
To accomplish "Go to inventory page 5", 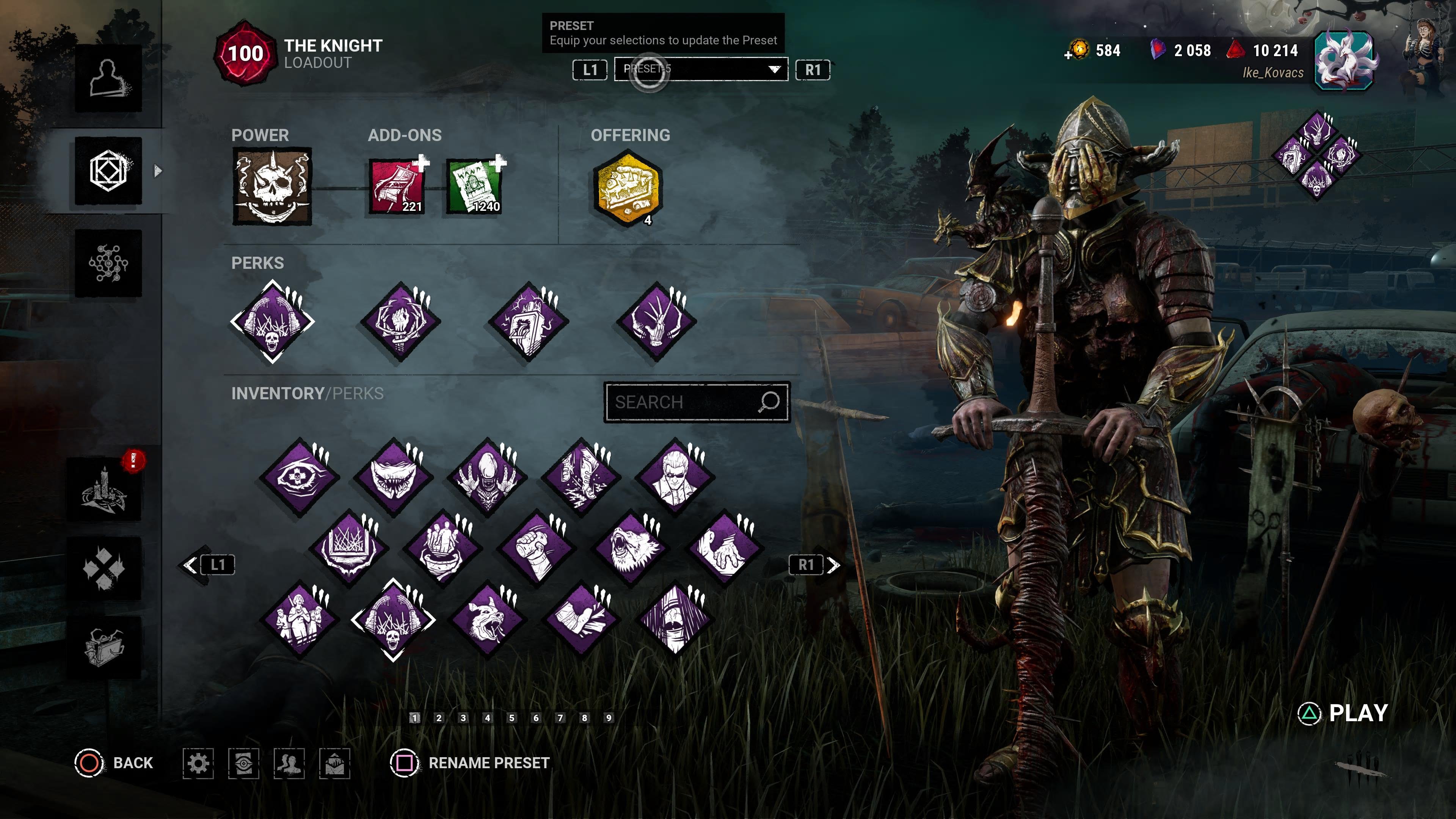I will coord(511,718).
